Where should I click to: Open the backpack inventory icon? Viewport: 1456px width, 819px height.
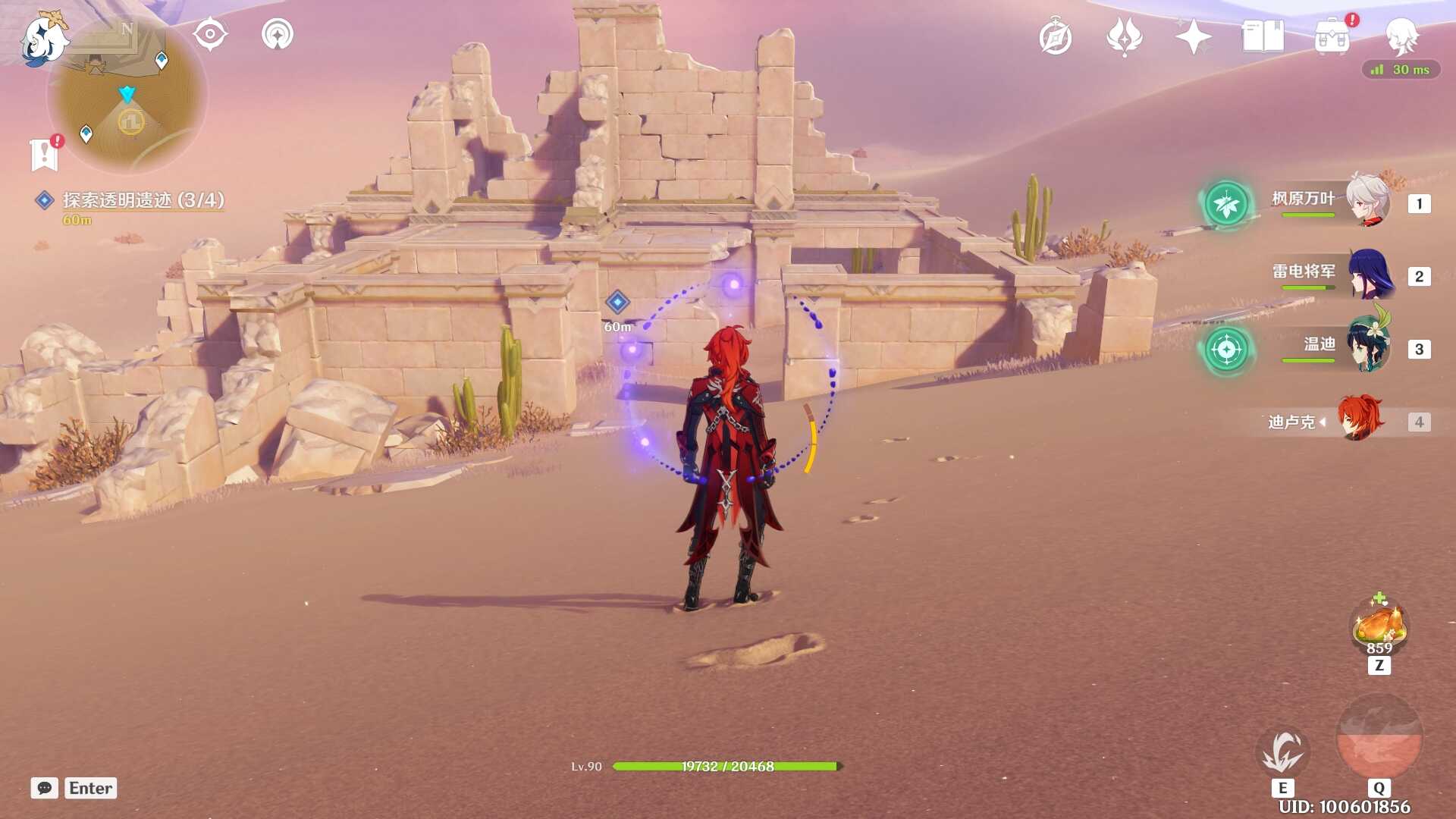pos(1332,36)
